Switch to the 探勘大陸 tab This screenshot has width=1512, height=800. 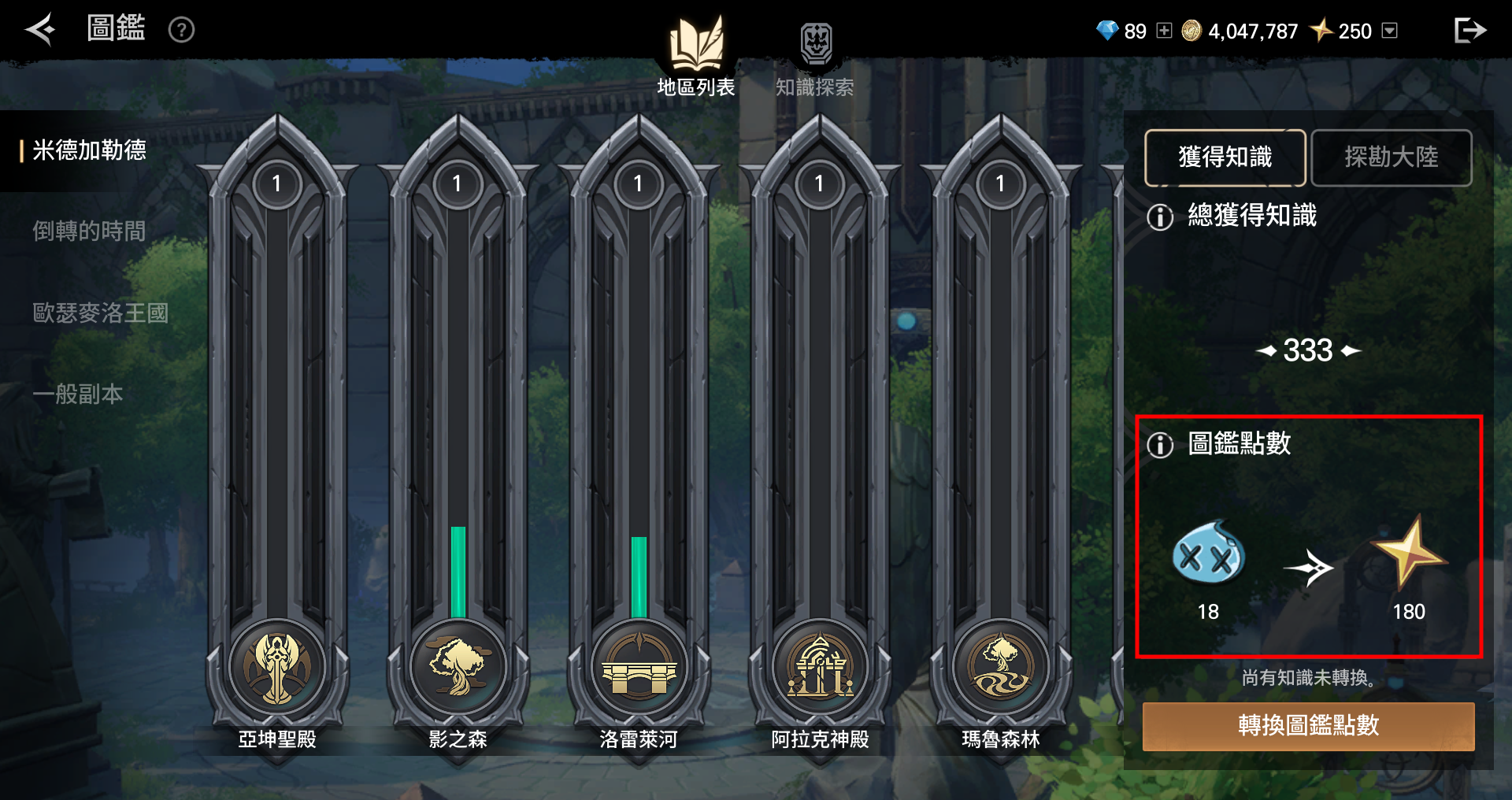point(1392,157)
